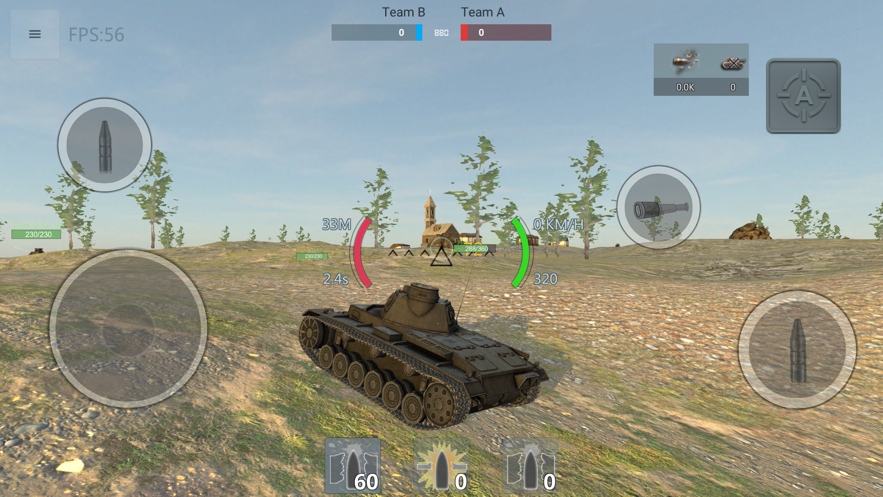This screenshot has width=883, height=497.
Task: Activate the sniper scope zoom button
Action: click(x=658, y=208)
